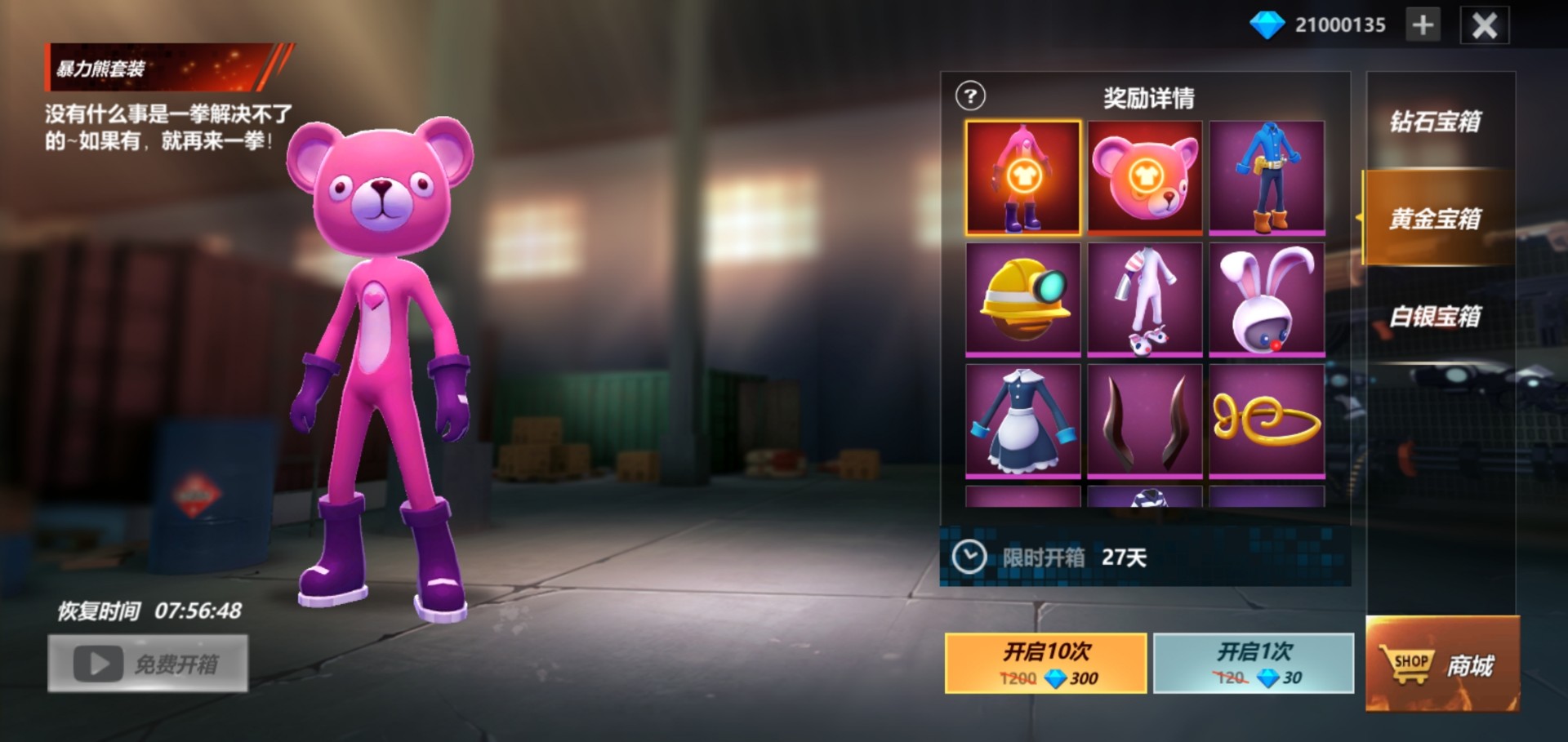Screen dimensions: 1568x742
Task: Click the shopping cart SHOP icon
Action: click(x=1408, y=663)
